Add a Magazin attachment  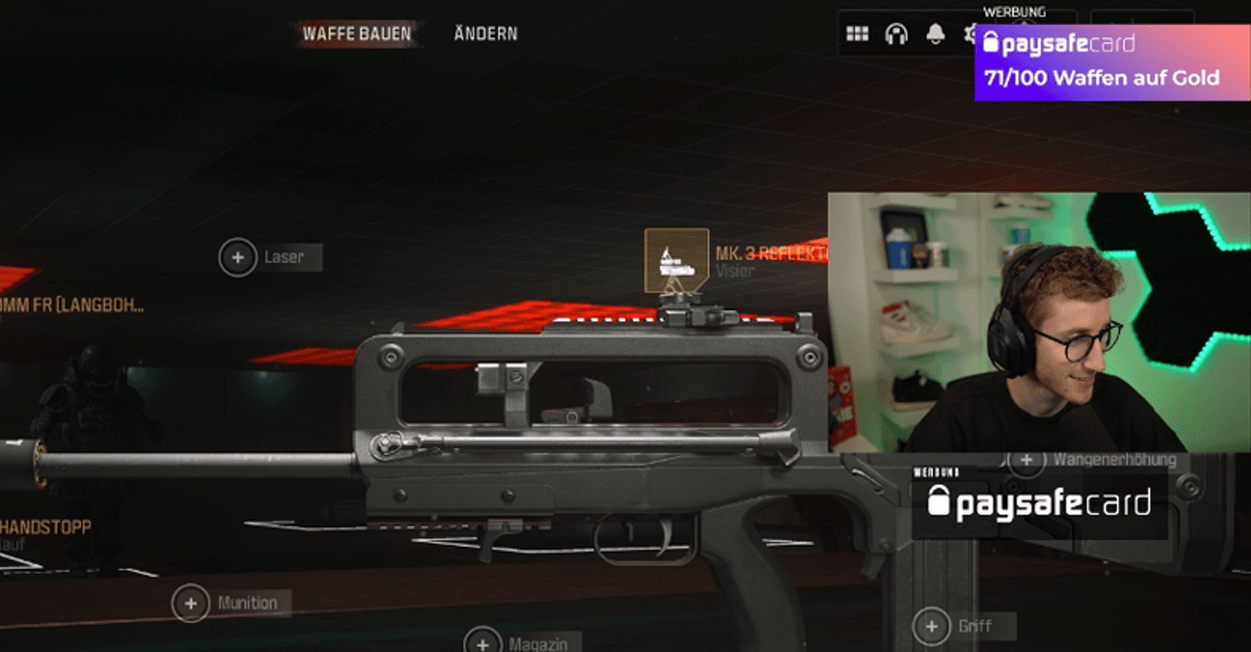[482, 642]
